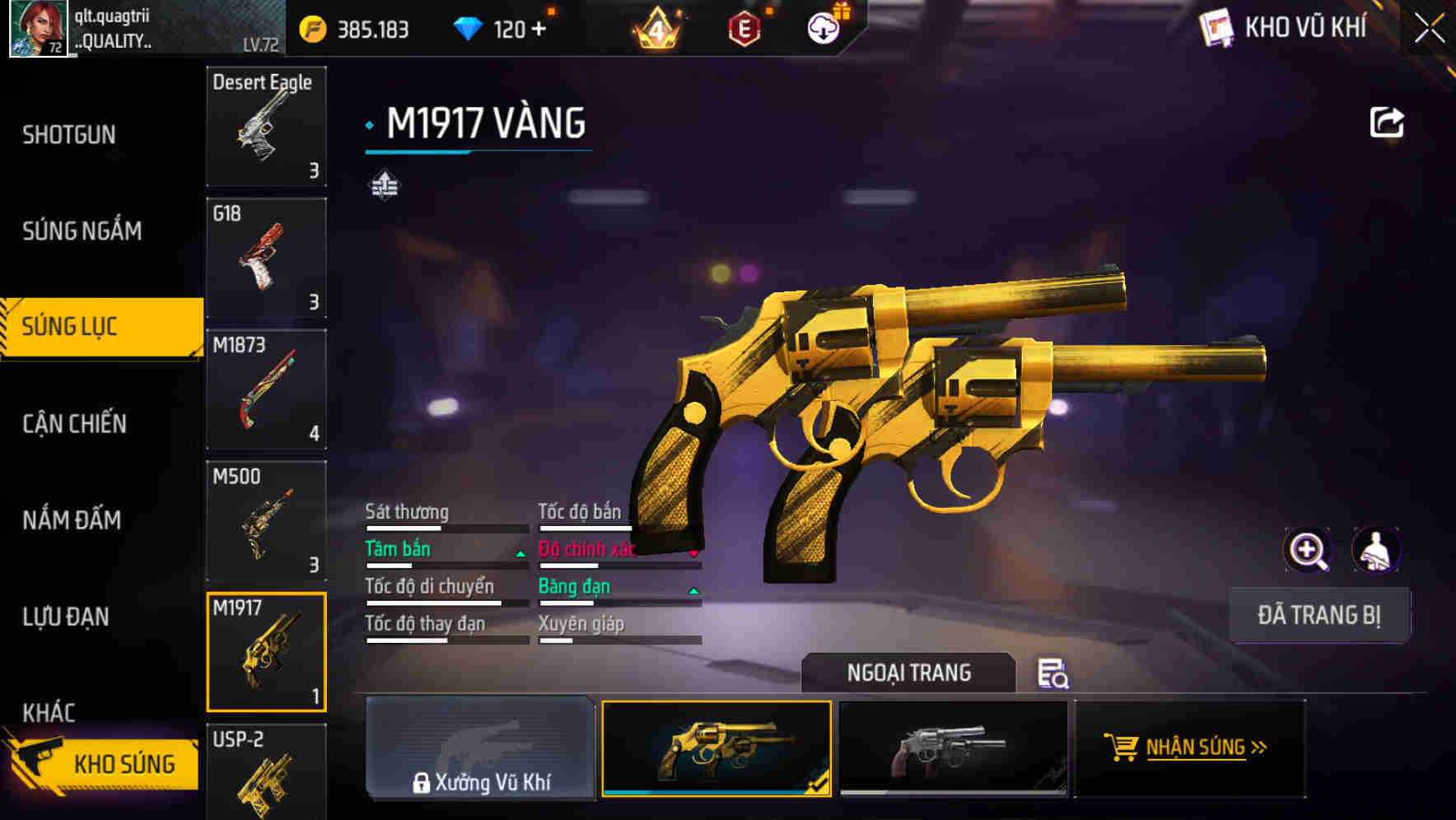Share the M1917 Vàng weapon

coord(1388,121)
